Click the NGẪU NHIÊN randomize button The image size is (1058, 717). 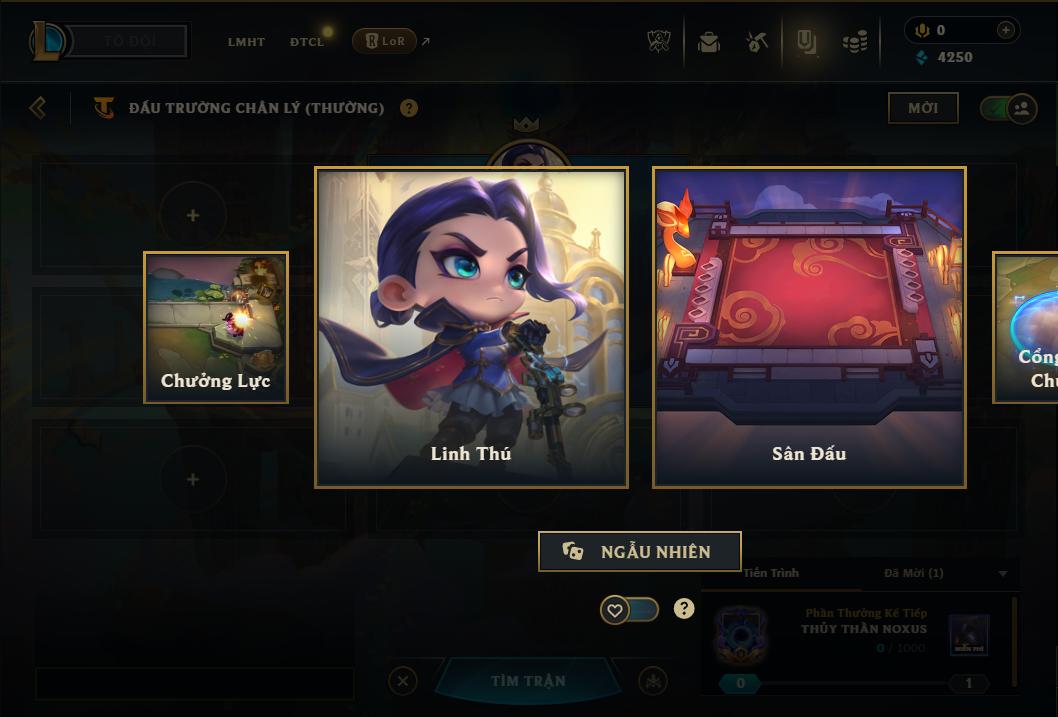pyautogui.click(x=639, y=551)
